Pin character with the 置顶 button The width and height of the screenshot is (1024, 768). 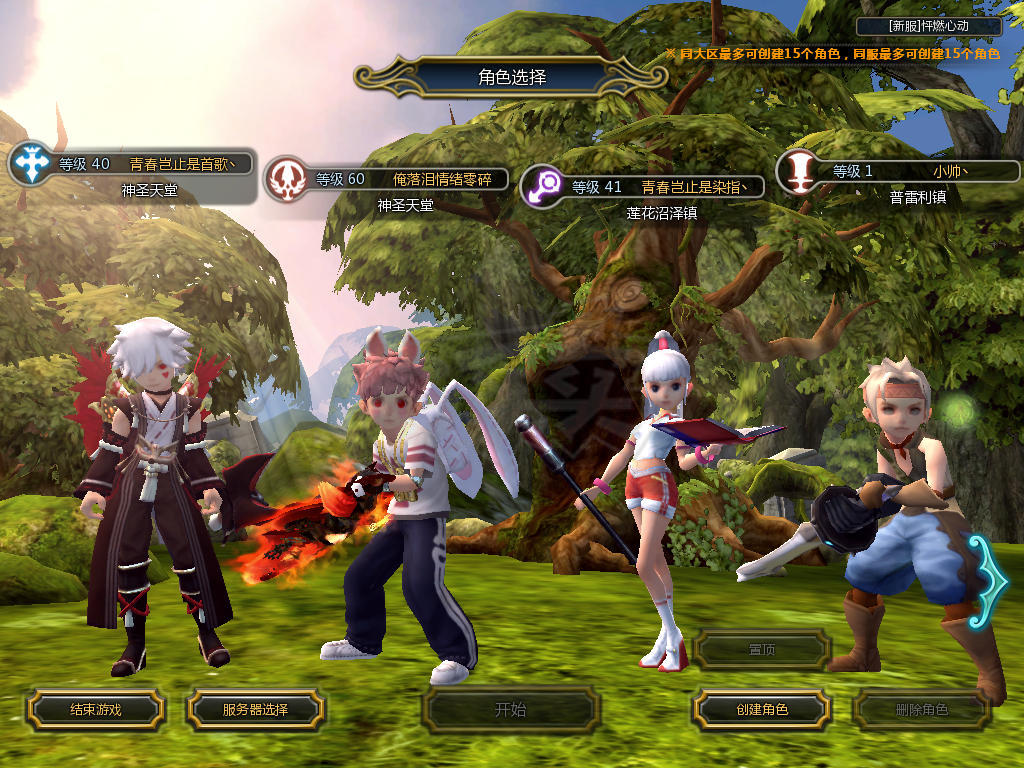pyautogui.click(x=761, y=650)
